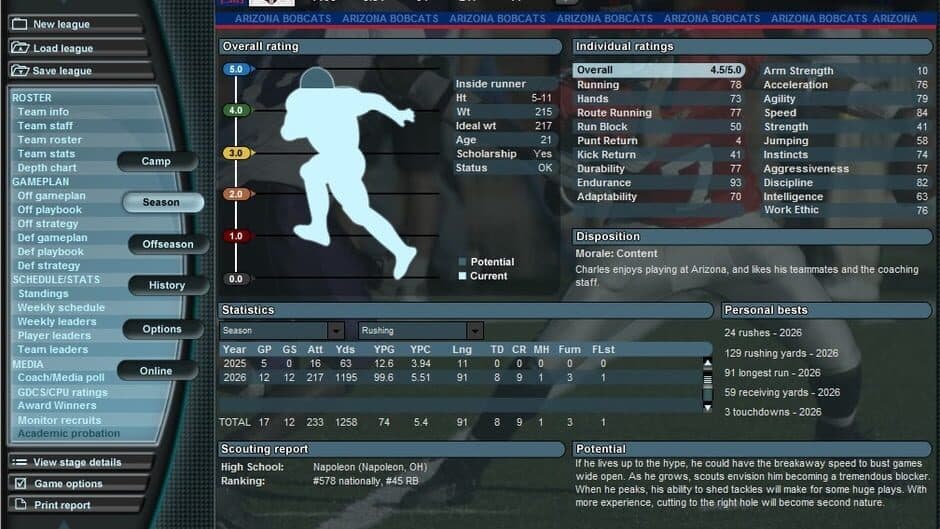Choose the Online button
The height and width of the screenshot is (529, 940).
[156, 371]
